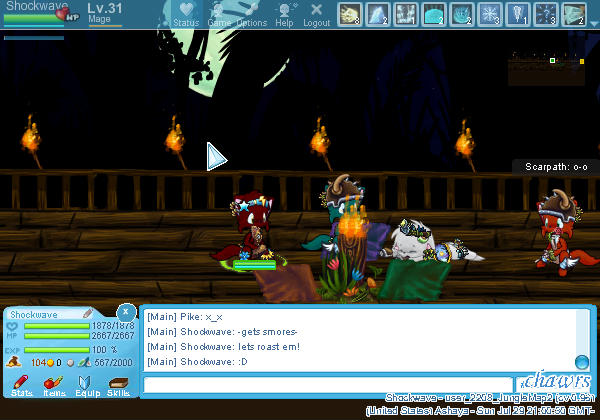
Task: Click the chat message input field
Action: tap(327, 384)
